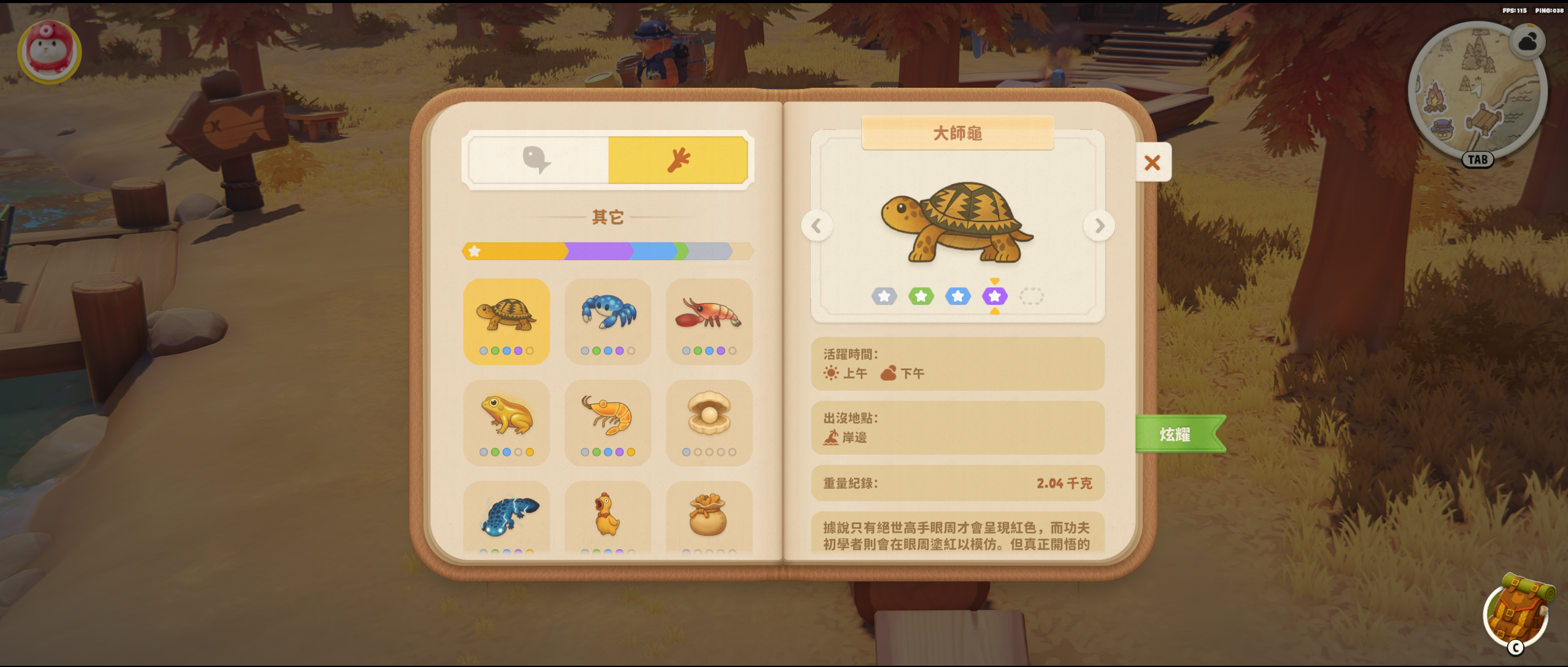The height and width of the screenshot is (667, 1568).
Task: Select the blue star rarity badge
Action: (x=957, y=296)
